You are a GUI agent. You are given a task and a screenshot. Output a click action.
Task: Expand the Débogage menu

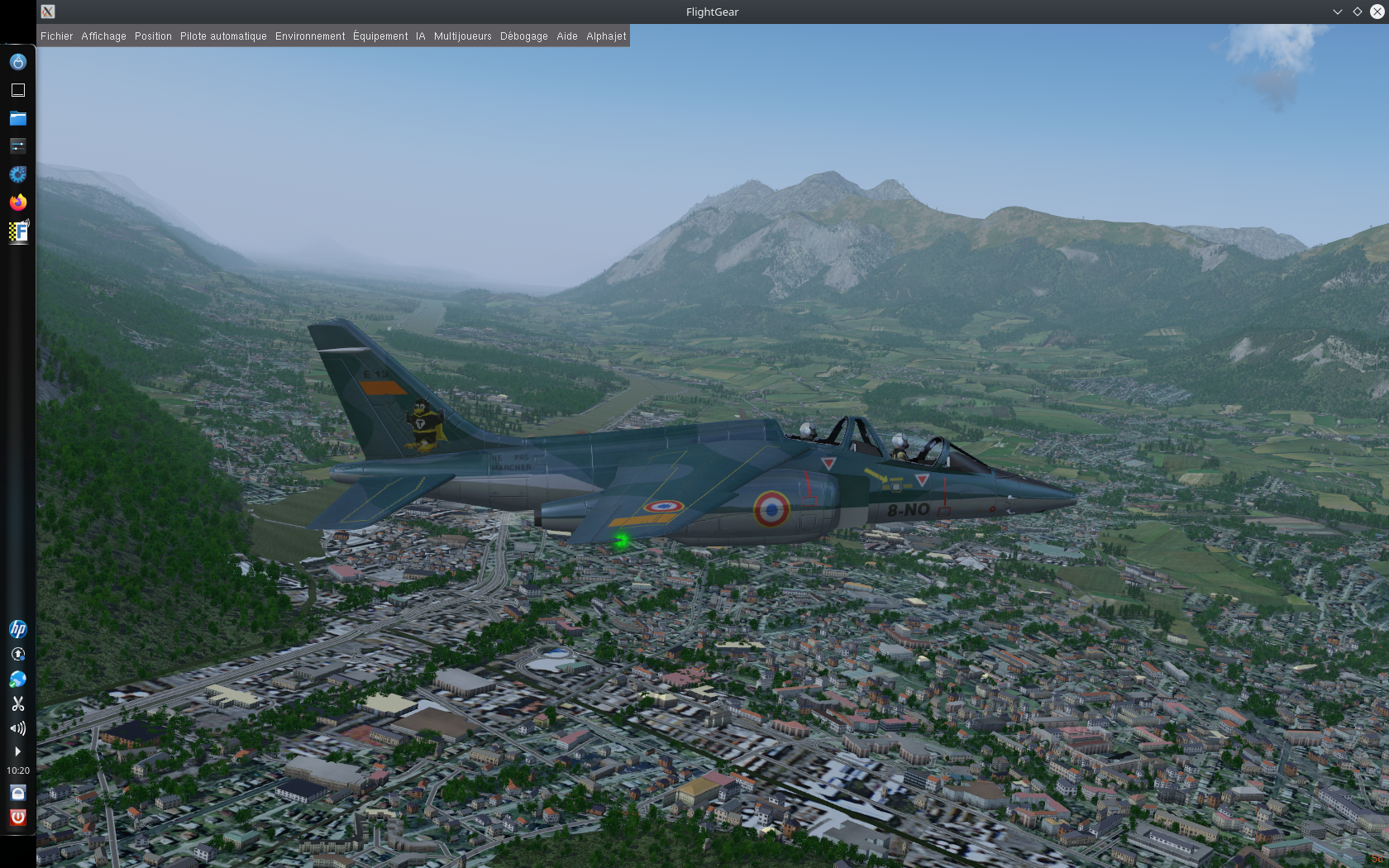tap(523, 36)
